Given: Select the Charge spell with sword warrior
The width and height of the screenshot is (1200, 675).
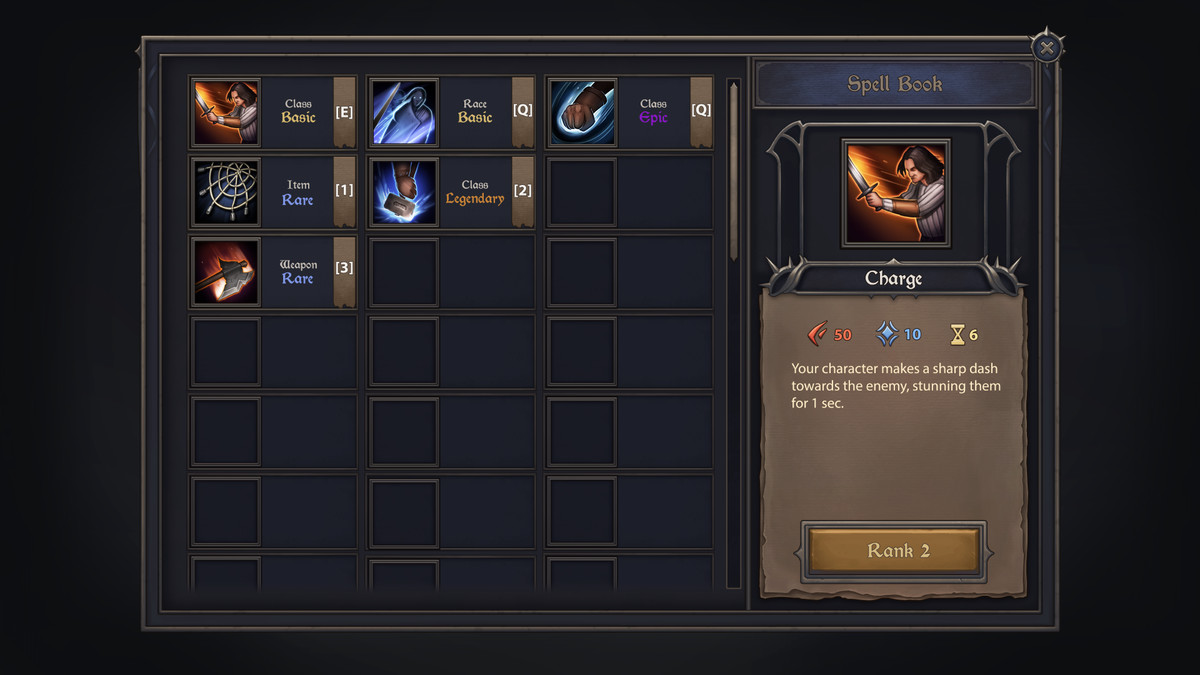Looking at the screenshot, I should (227, 112).
